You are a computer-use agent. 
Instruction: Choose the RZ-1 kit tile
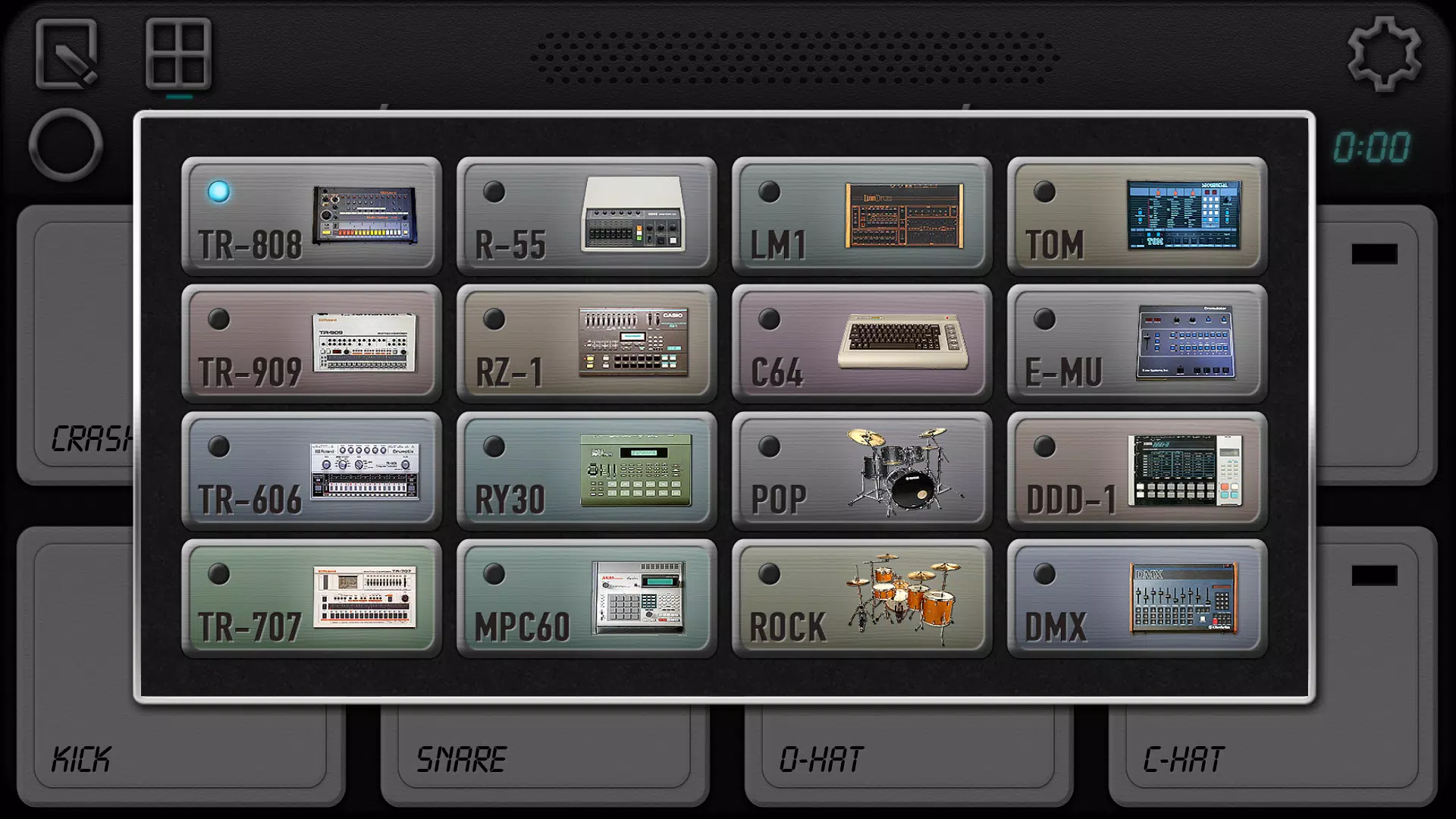click(x=586, y=343)
